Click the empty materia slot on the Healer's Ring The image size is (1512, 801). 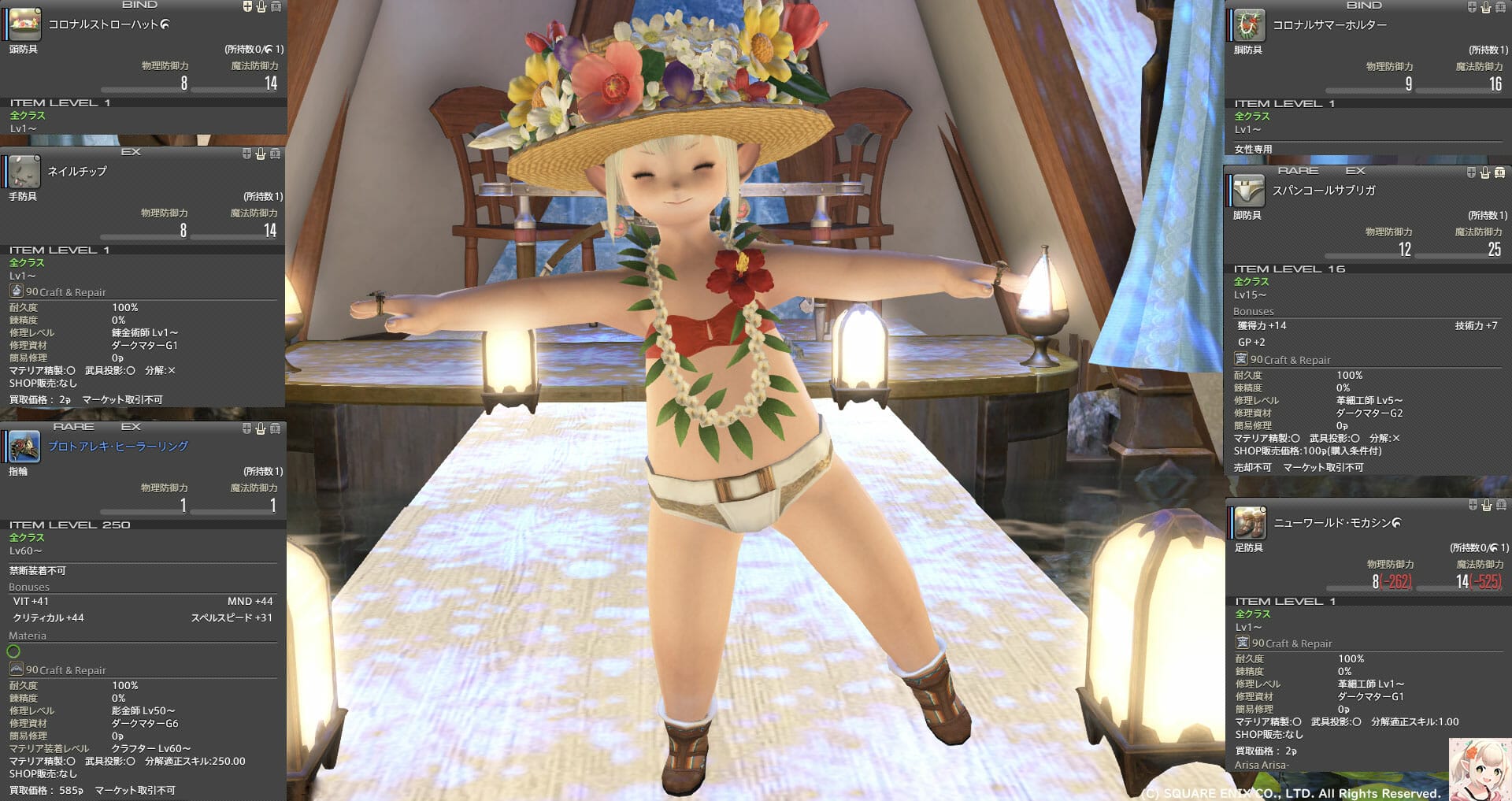[x=13, y=651]
